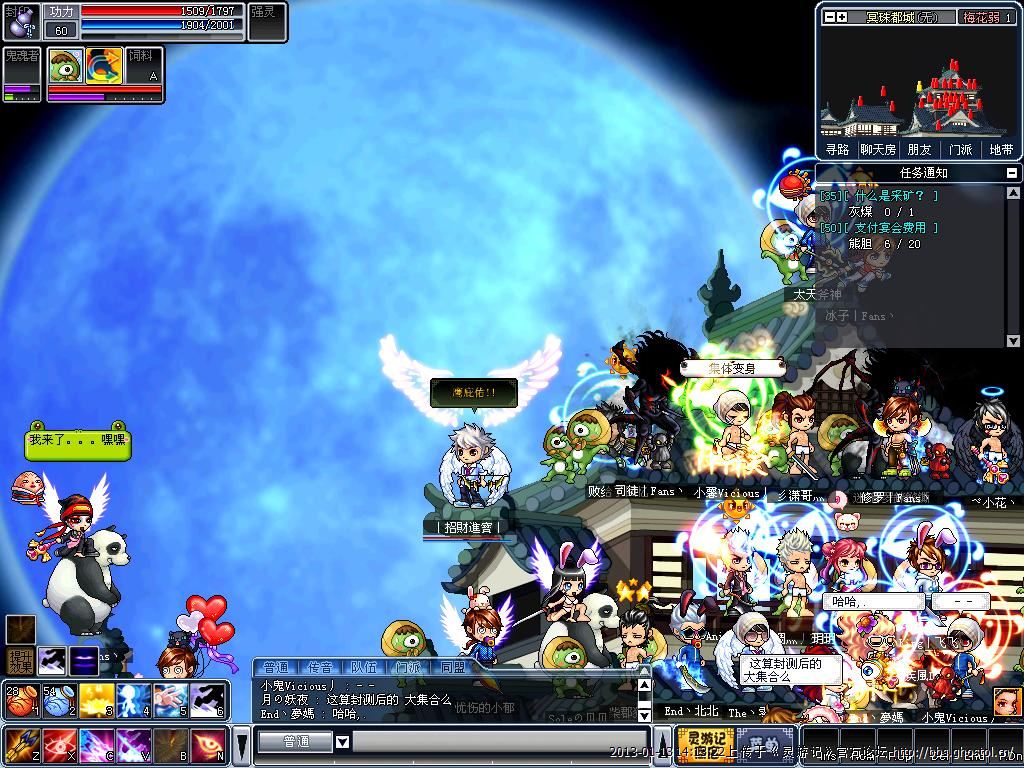This screenshot has height=768, width=1024.
Task: Activate the red eye skill on X
Action: tap(58, 745)
